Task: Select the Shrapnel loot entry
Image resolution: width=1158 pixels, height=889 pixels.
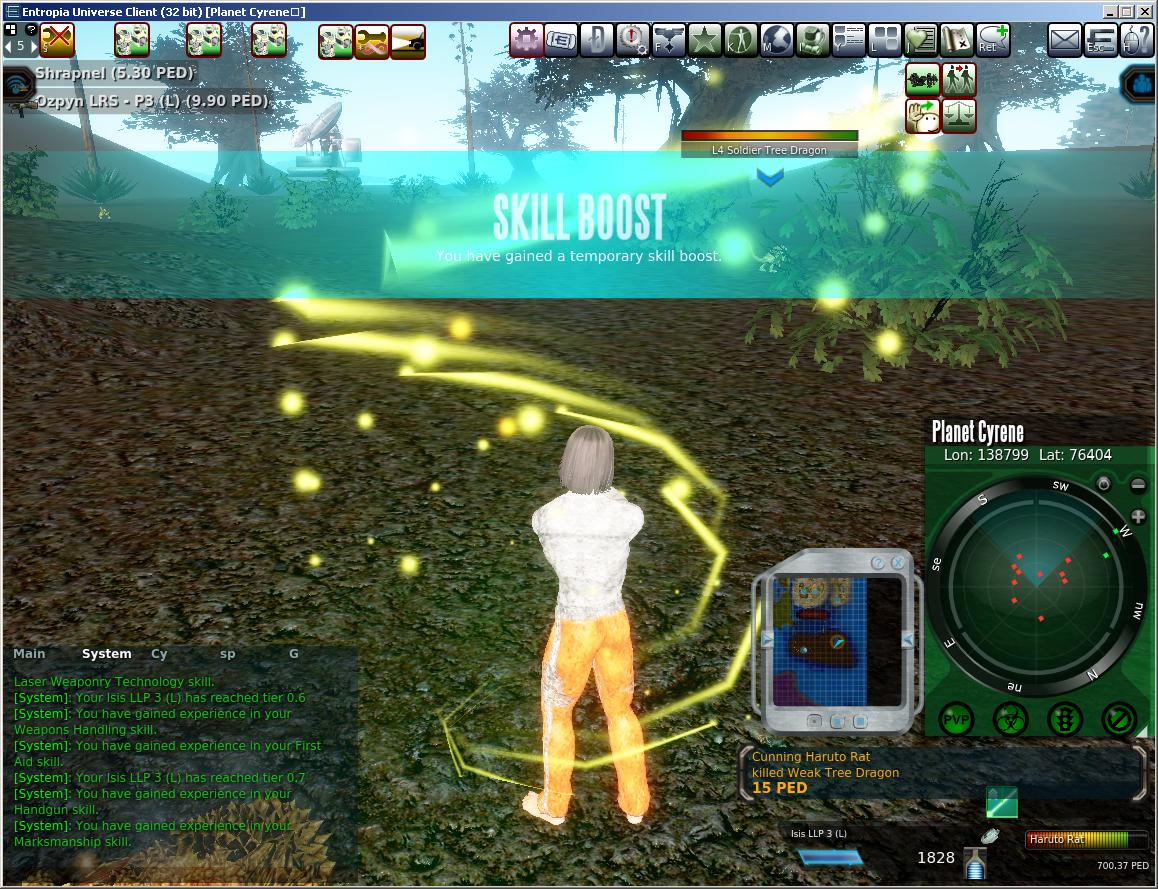Action: [113, 73]
